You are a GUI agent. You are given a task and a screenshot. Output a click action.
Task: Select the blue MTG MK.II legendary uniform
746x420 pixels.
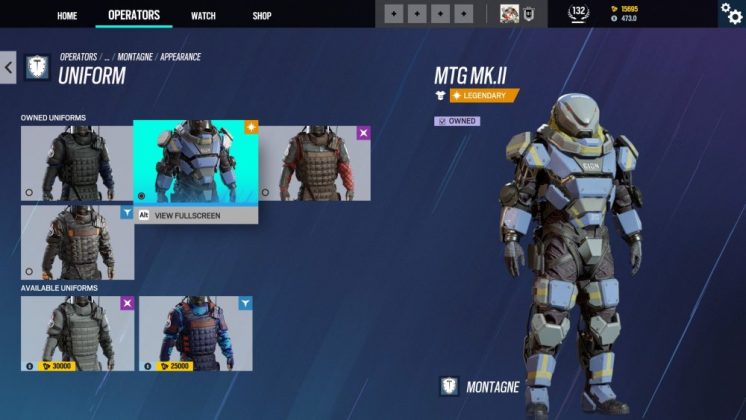click(196, 162)
